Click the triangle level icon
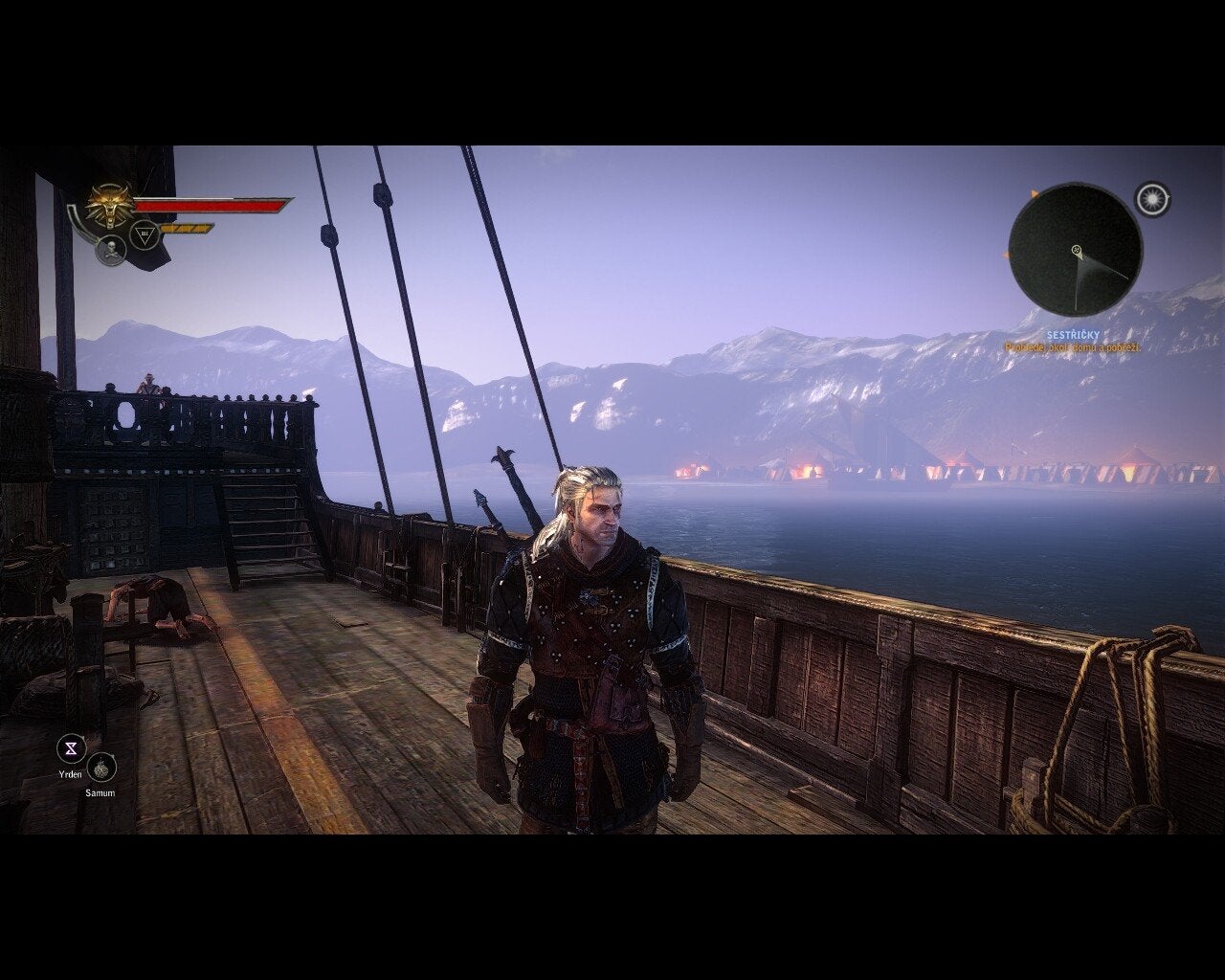The width and height of the screenshot is (1225, 980). tap(145, 234)
